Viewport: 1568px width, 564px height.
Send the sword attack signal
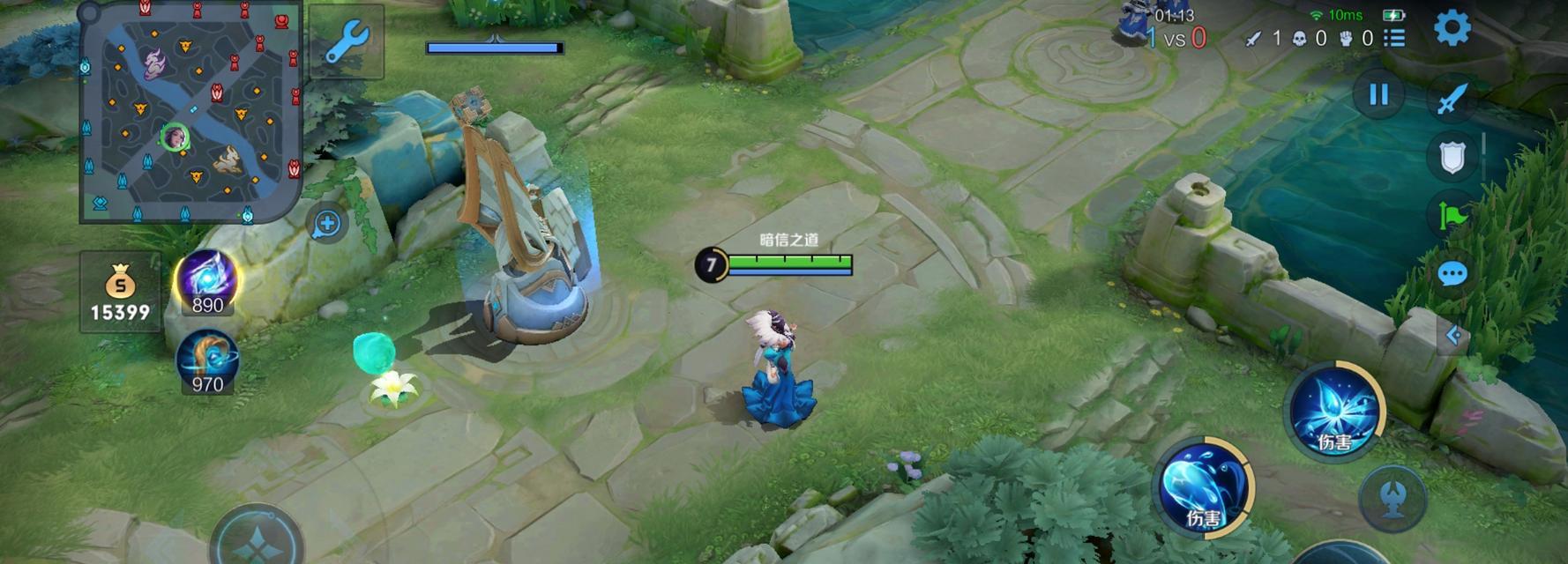pyautogui.click(x=1452, y=98)
